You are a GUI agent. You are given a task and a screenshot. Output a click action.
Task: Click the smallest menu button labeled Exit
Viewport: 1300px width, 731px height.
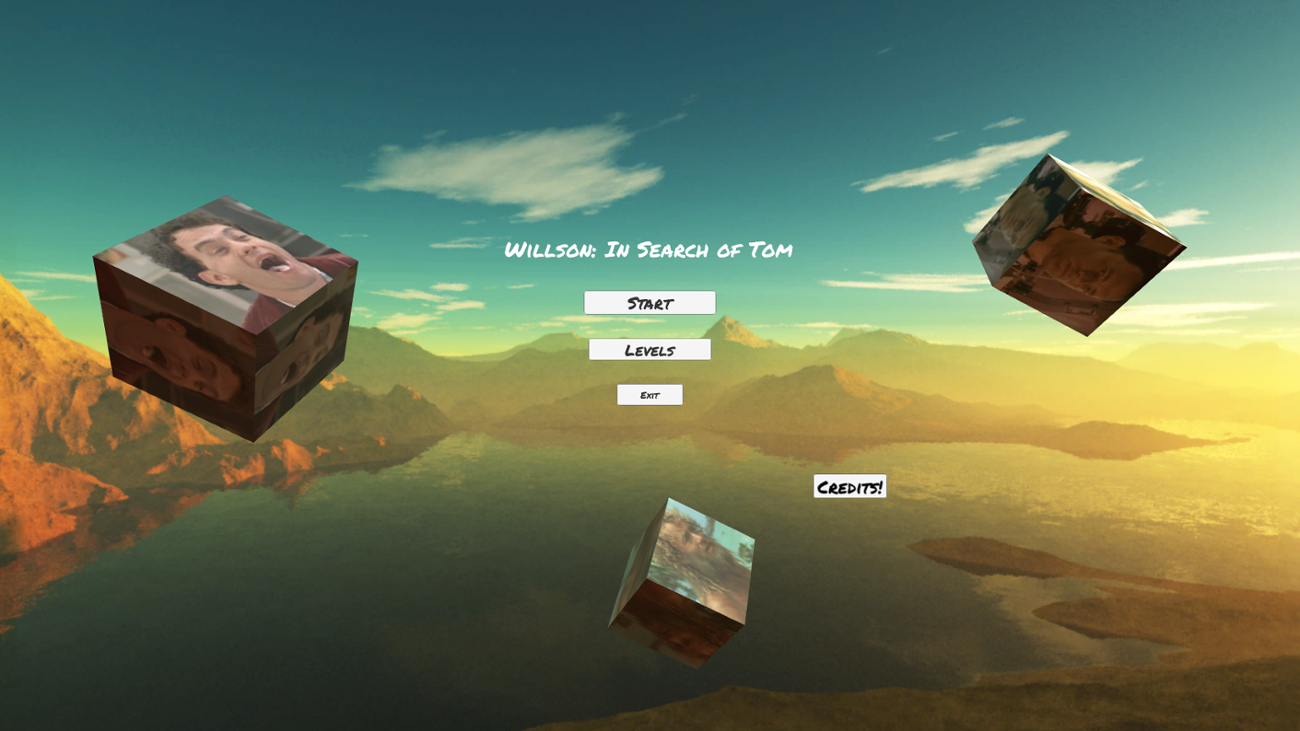(649, 394)
